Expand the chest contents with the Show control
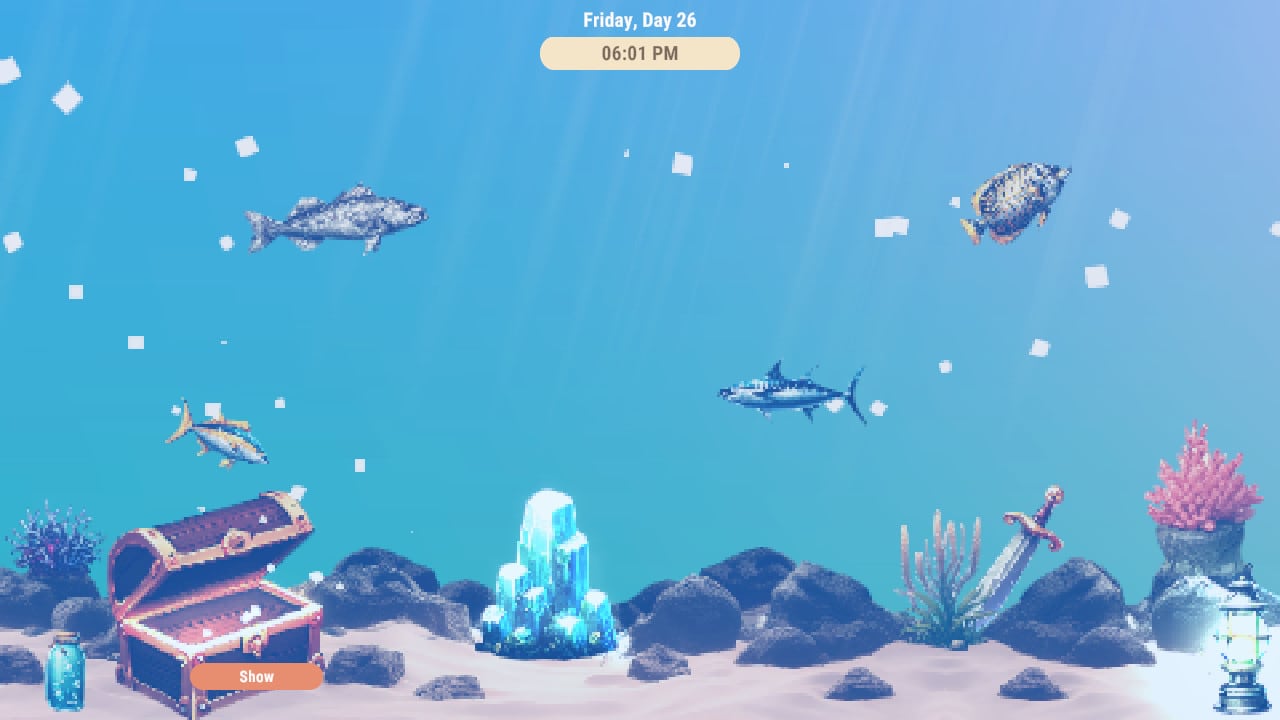The width and height of the screenshot is (1280, 720). point(256,677)
